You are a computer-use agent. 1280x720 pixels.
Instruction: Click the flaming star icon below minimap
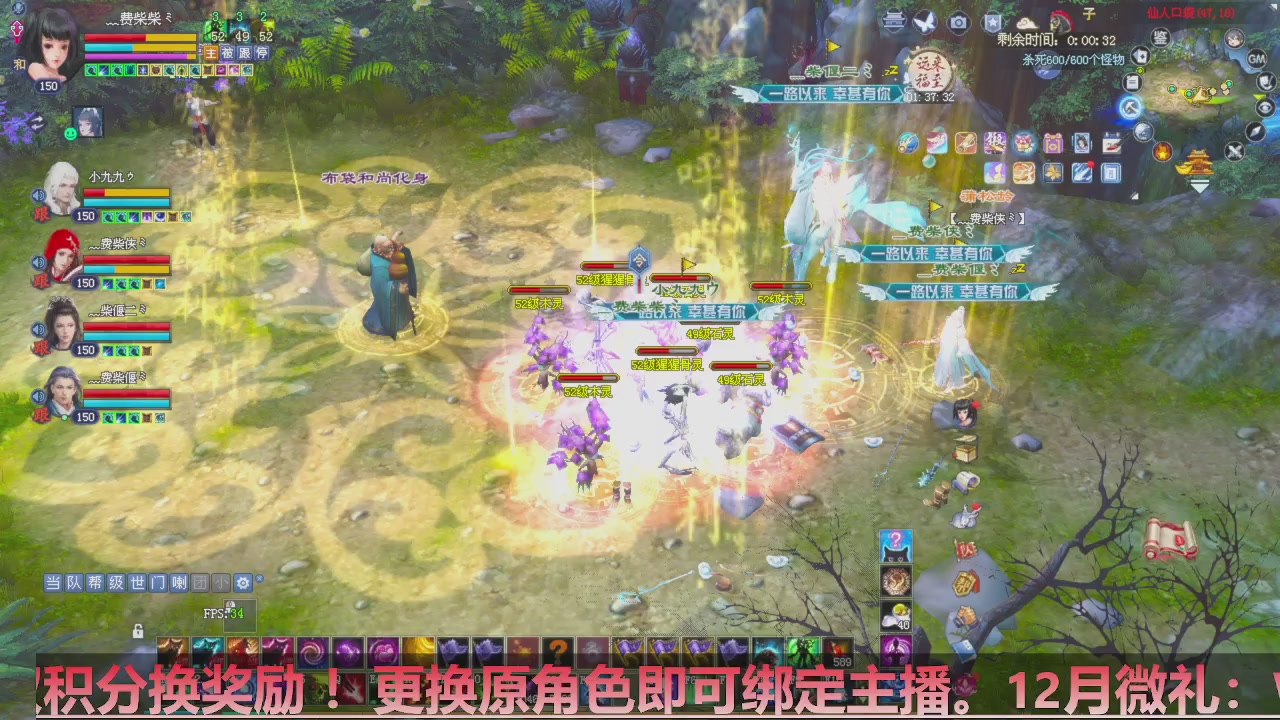(1162, 152)
